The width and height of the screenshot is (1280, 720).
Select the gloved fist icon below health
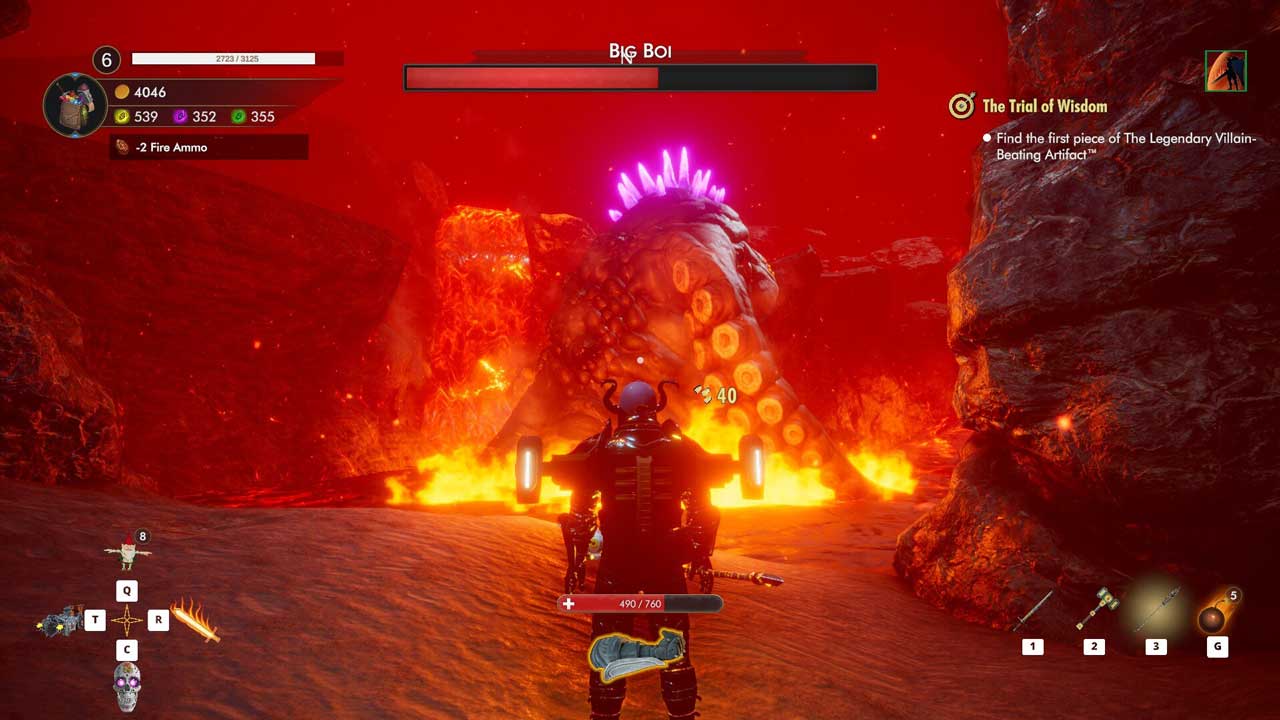636,654
